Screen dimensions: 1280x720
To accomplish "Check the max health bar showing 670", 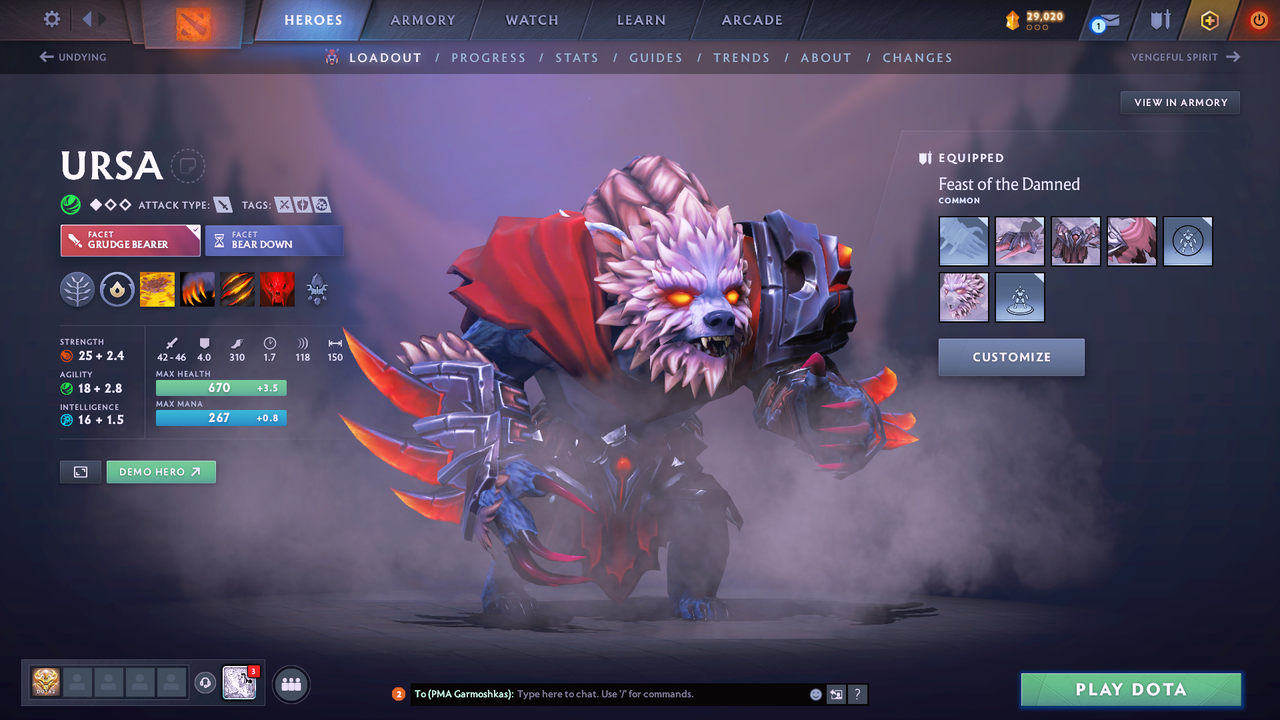I will tap(220, 387).
